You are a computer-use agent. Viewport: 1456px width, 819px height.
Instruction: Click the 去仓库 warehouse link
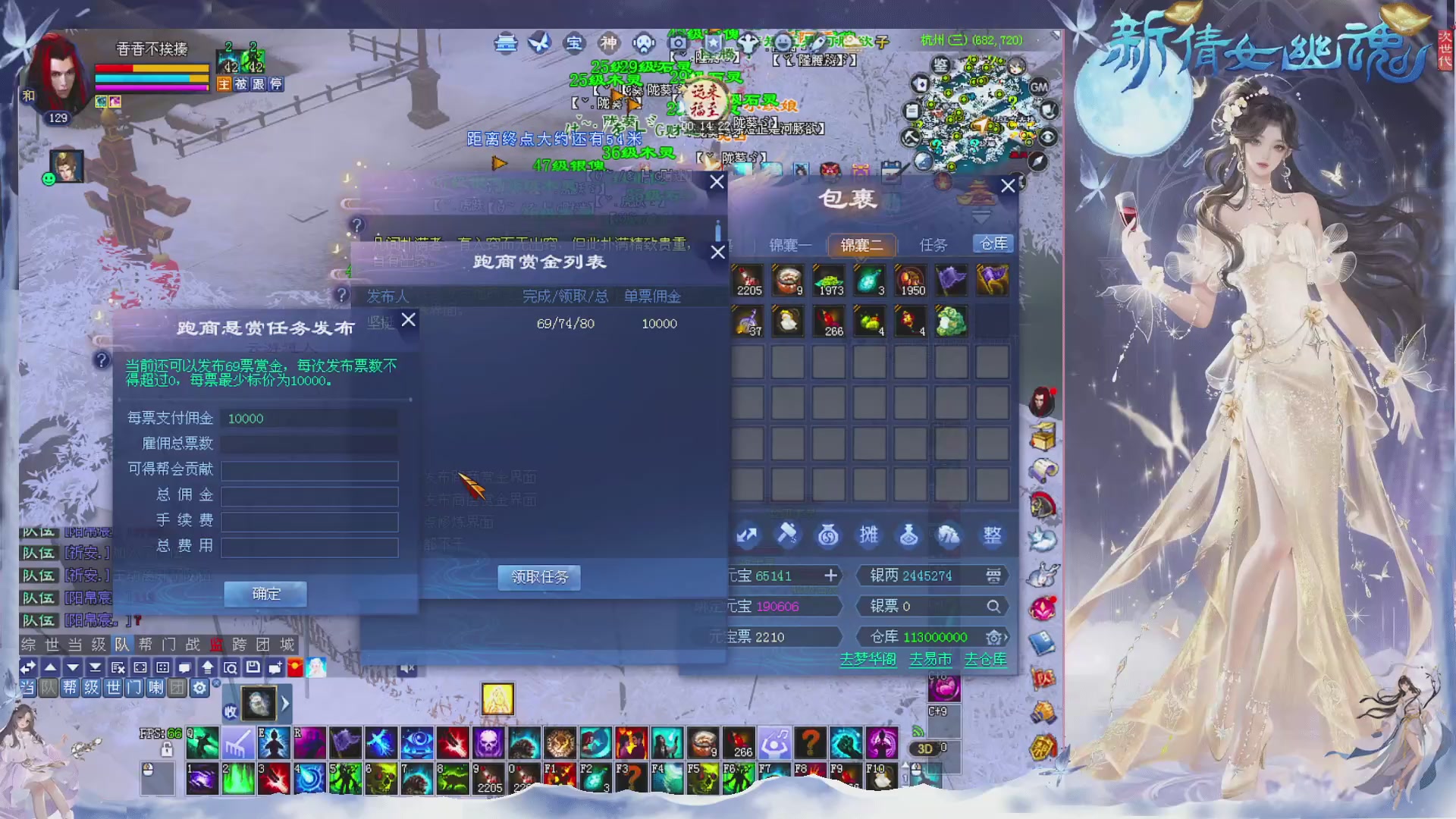click(x=985, y=660)
